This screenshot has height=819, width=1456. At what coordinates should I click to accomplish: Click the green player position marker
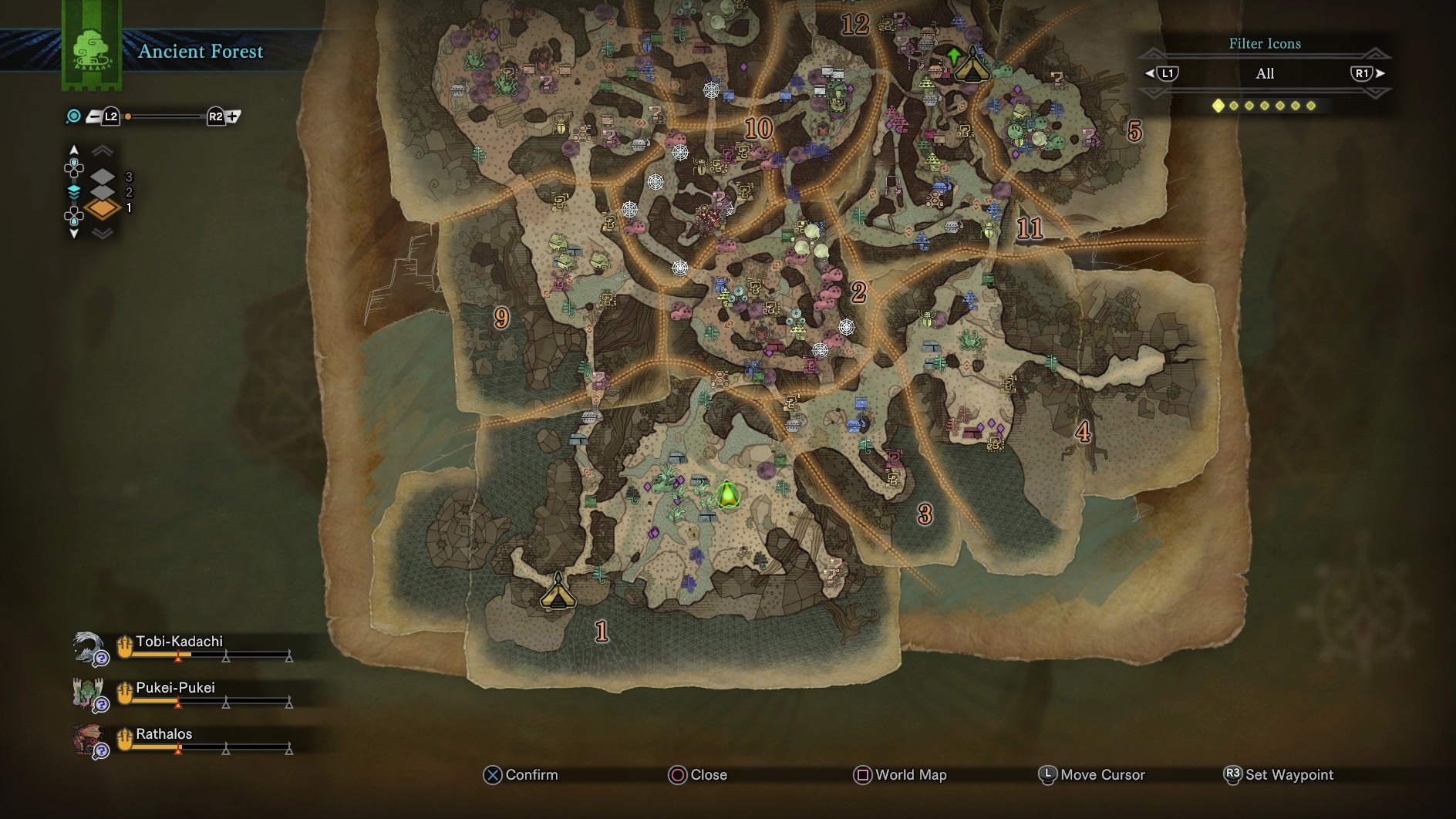point(727,495)
